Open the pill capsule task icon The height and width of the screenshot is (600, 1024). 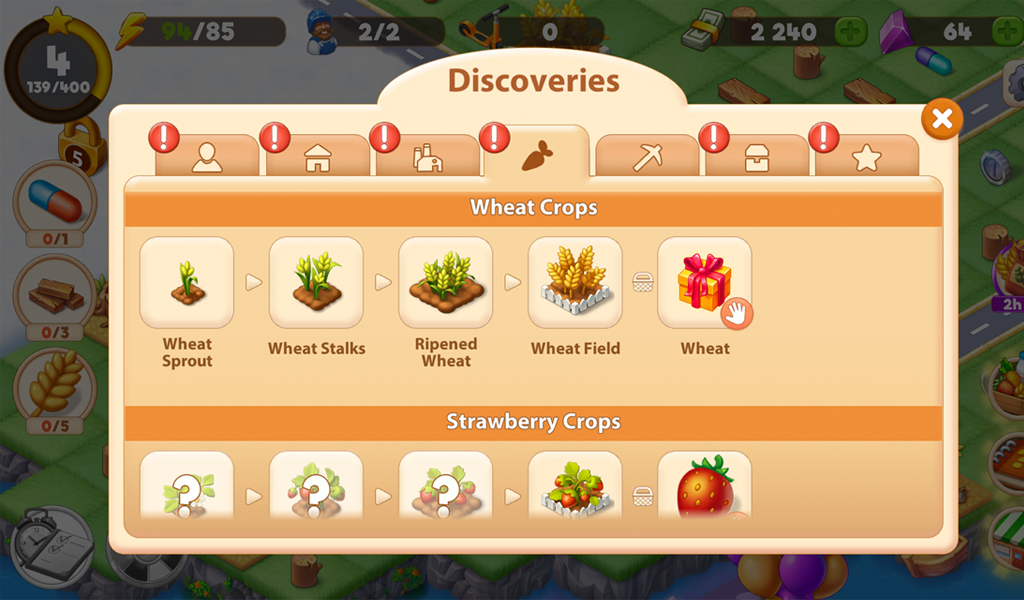55,199
